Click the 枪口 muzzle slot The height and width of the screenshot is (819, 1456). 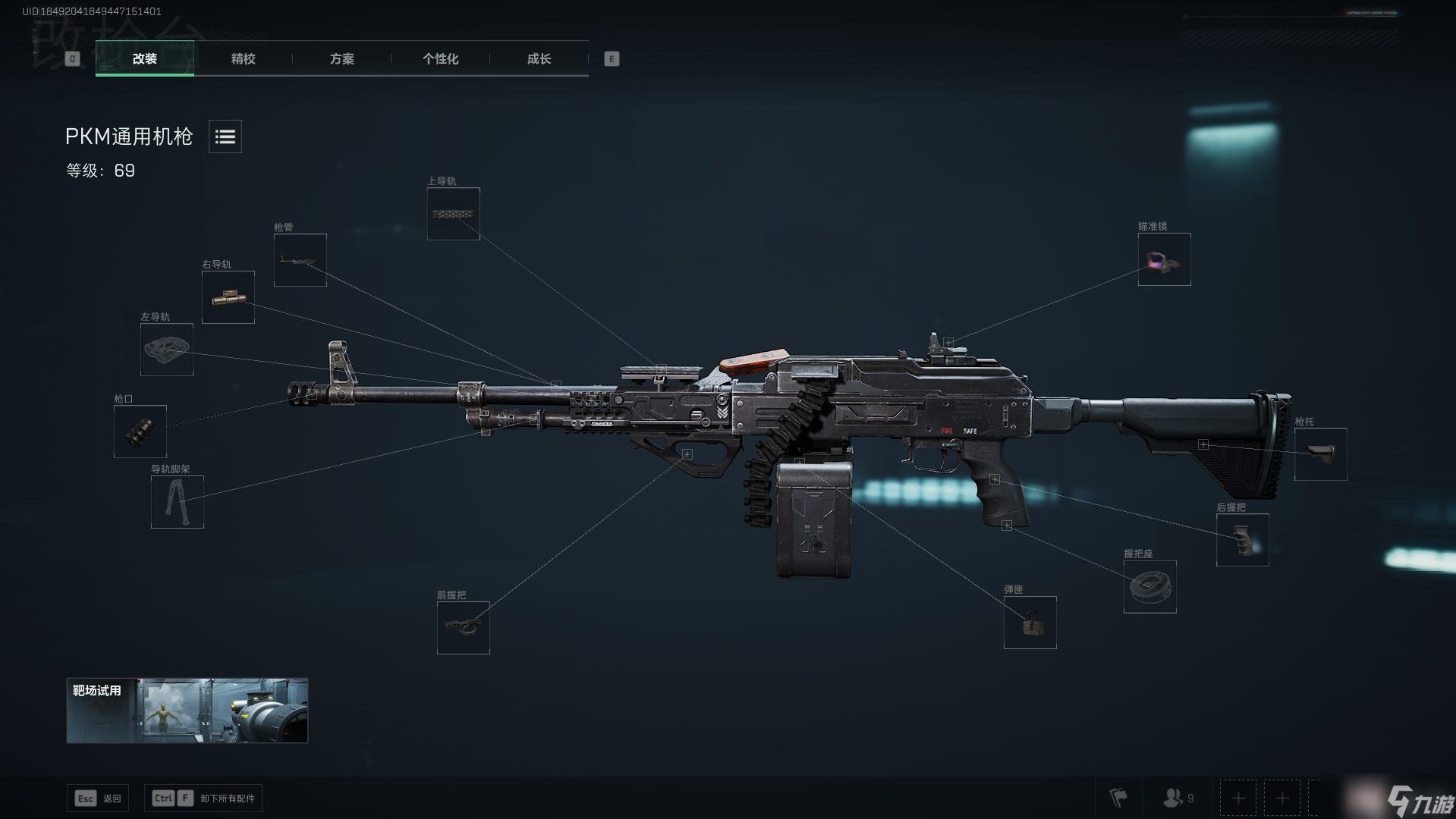coord(140,431)
